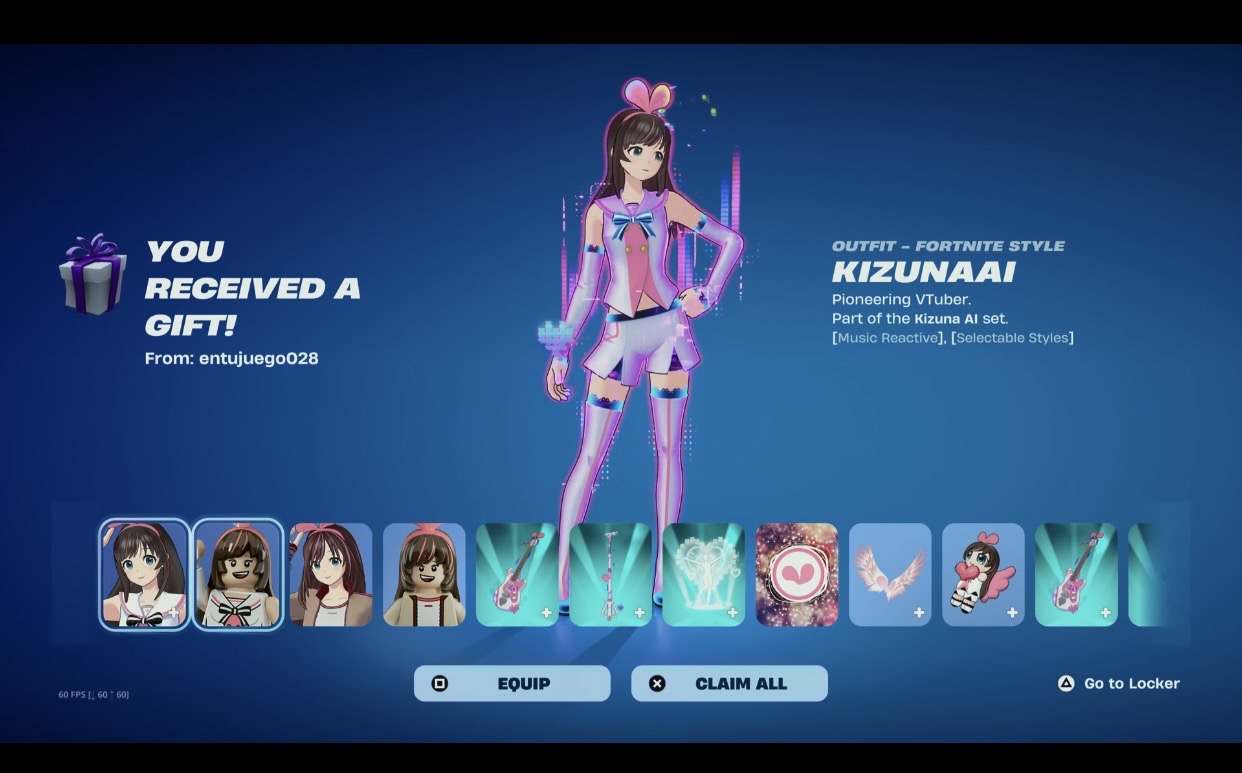Select the Kizuna AI white sailor outfit thumbnail
Screen dimensions: 1242x773
tap(144, 574)
